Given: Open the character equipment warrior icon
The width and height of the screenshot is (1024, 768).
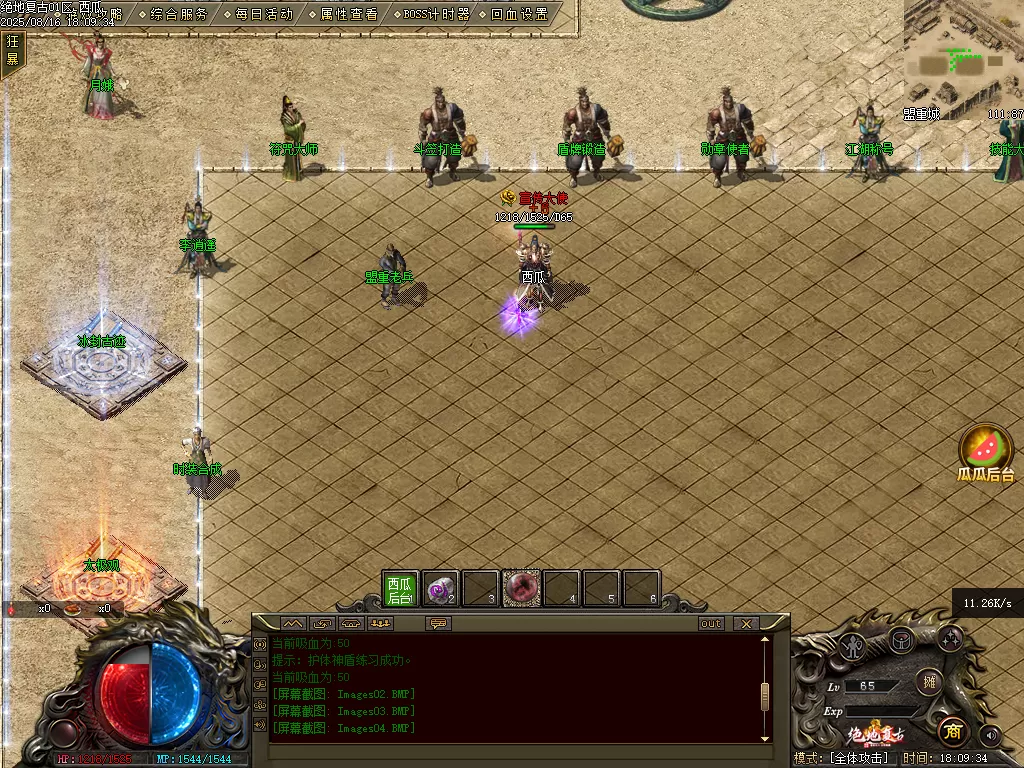Looking at the screenshot, I should point(852,645).
